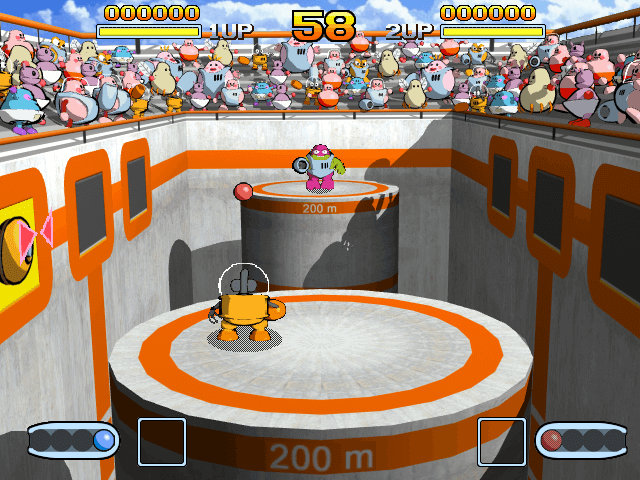Select the blue ball ammo capsule
Viewport: 640px width, 480px height.
[x=74, y=440]
